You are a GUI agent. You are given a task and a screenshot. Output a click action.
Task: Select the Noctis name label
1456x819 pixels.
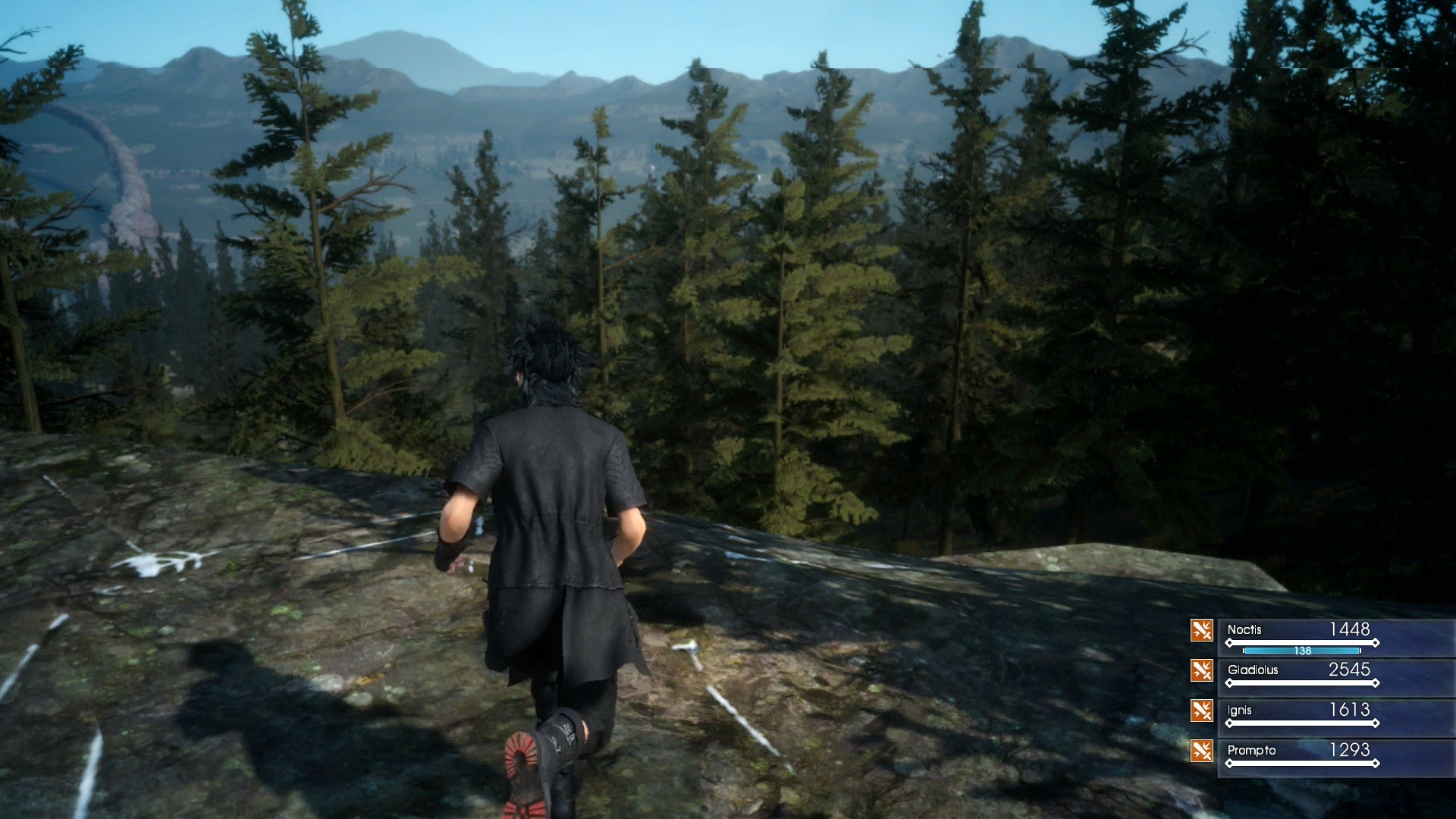tap(1246, 630)
